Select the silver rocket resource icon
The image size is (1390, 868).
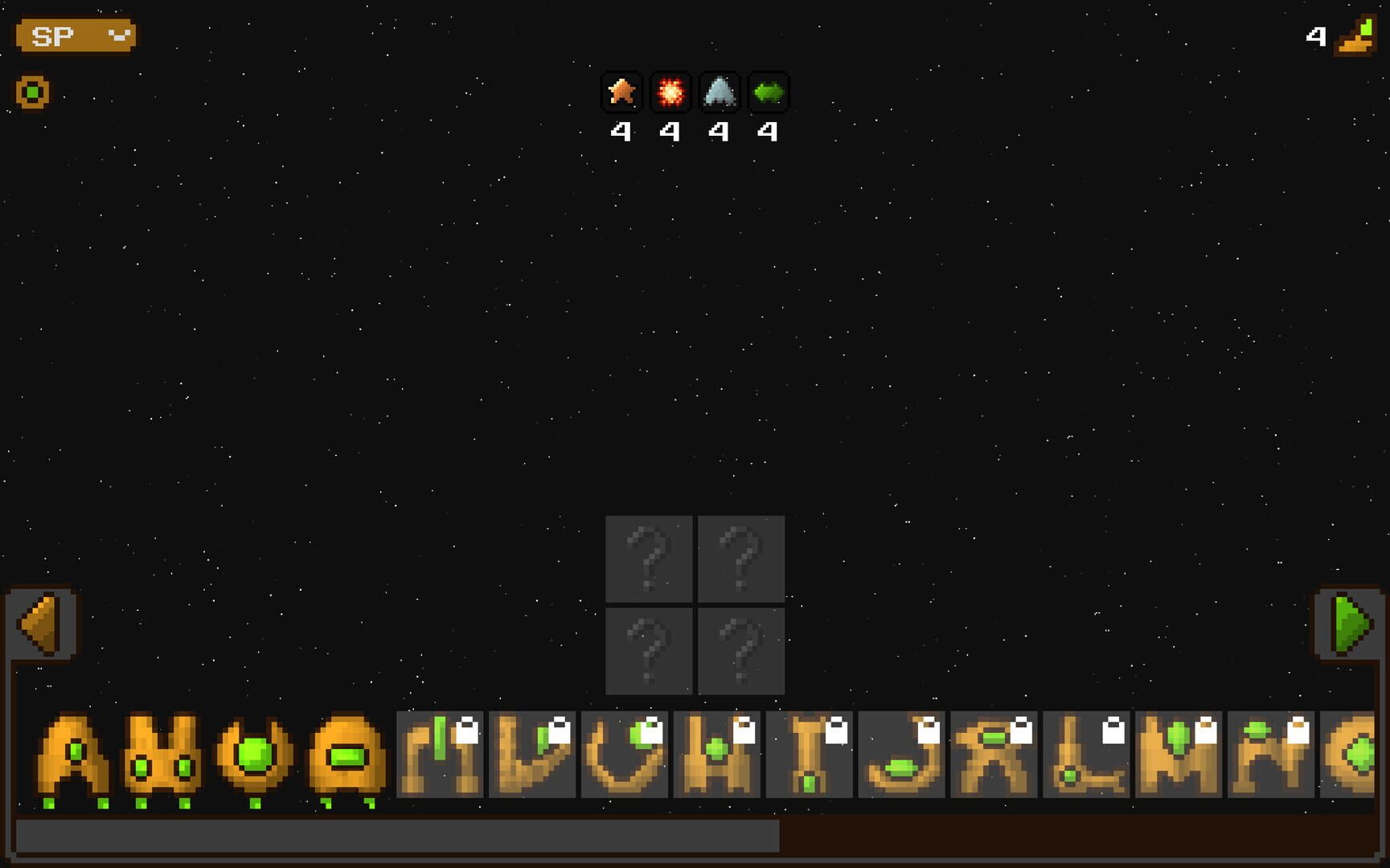pyautogui.click(x=720, y=92)
